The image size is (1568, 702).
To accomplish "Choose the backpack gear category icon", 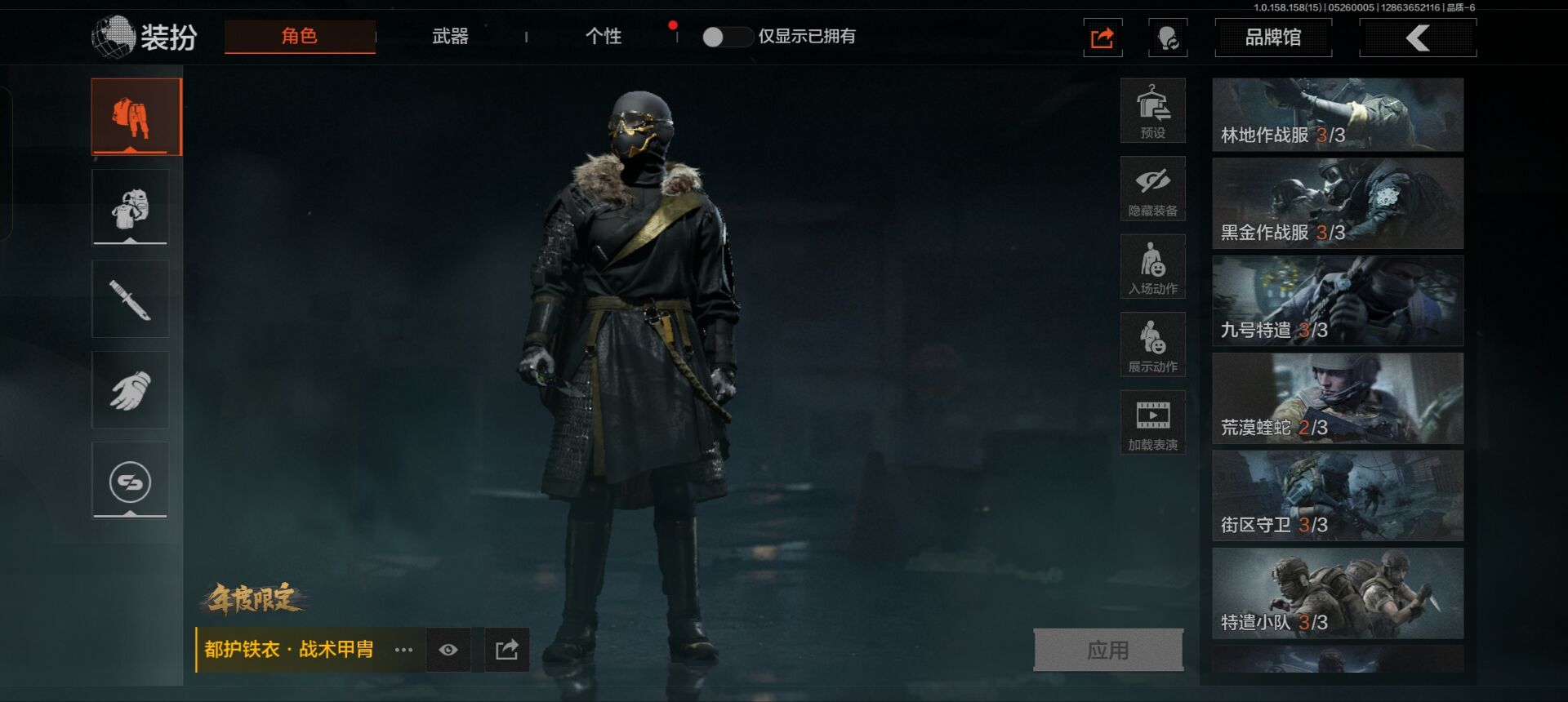I will tap(131, 207).
